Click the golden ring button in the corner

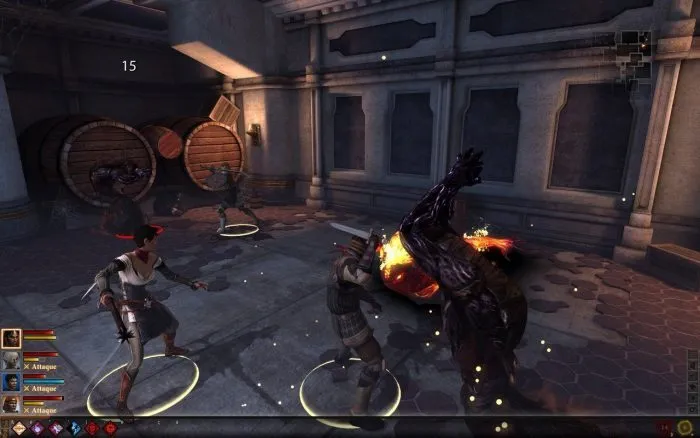[x=684, y=427]
